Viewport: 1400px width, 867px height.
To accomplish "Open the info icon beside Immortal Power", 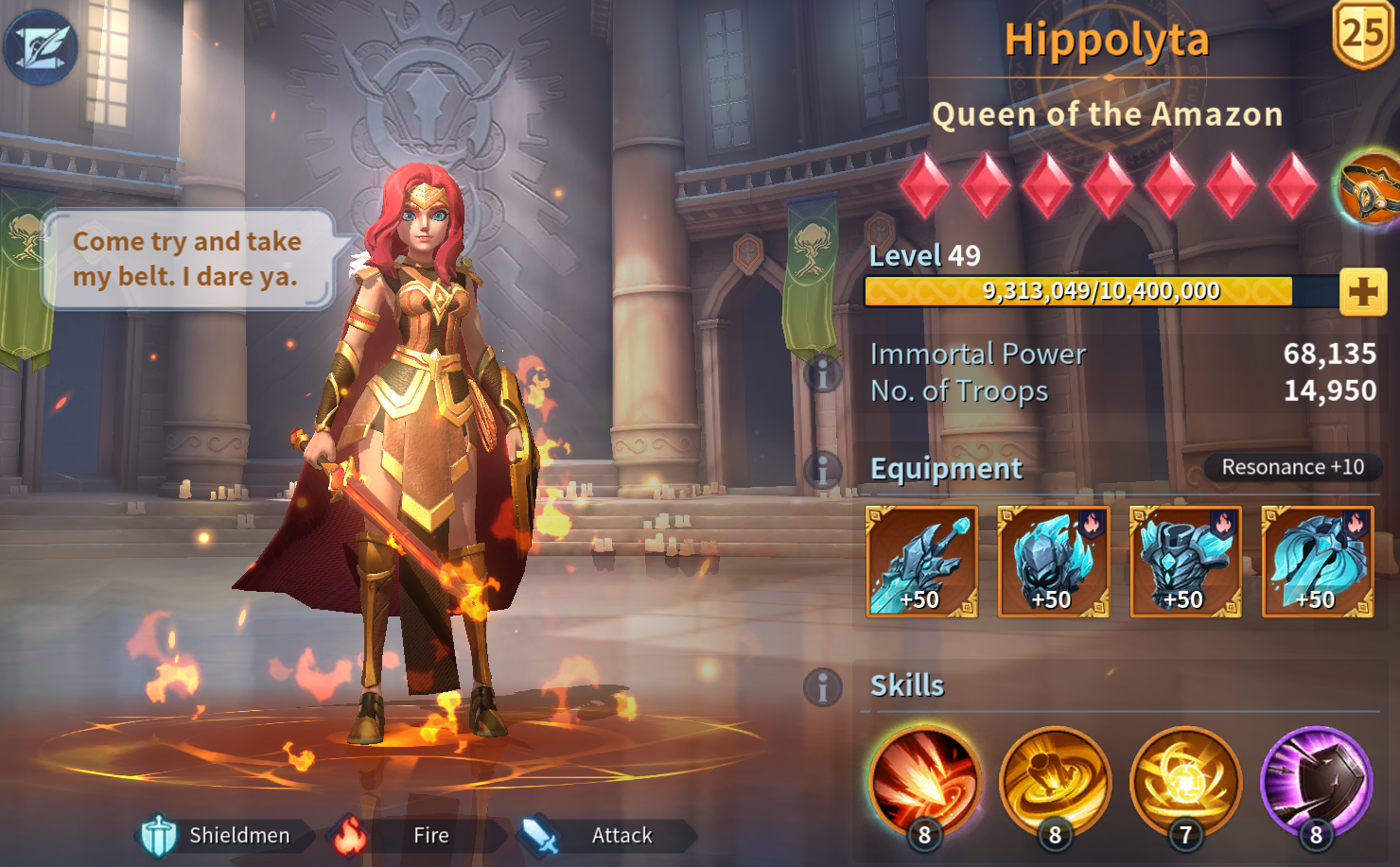I will click(x=823, y=373).
